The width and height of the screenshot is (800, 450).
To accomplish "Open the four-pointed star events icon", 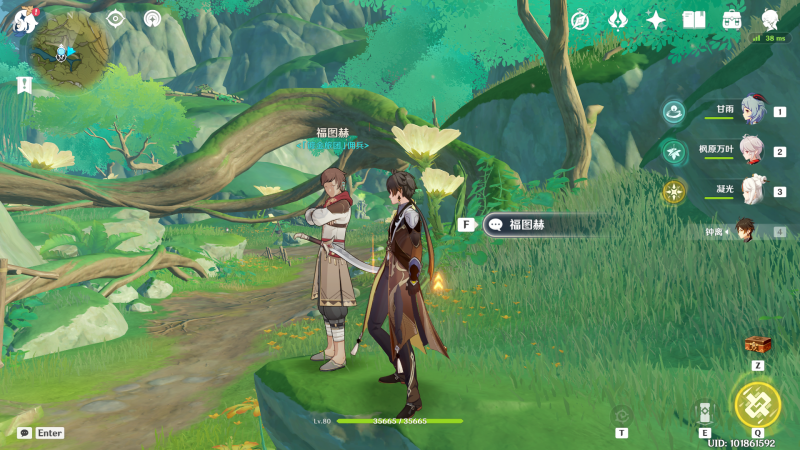I will pos(656,20).
